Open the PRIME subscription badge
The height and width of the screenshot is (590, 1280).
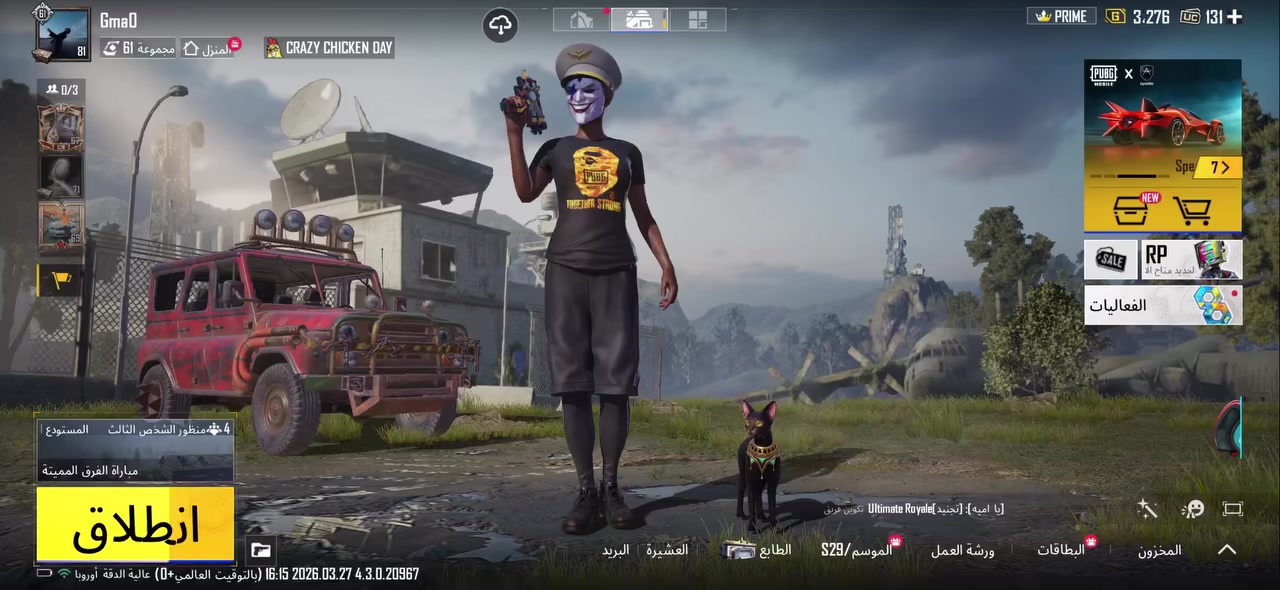tap(1062, 16)
